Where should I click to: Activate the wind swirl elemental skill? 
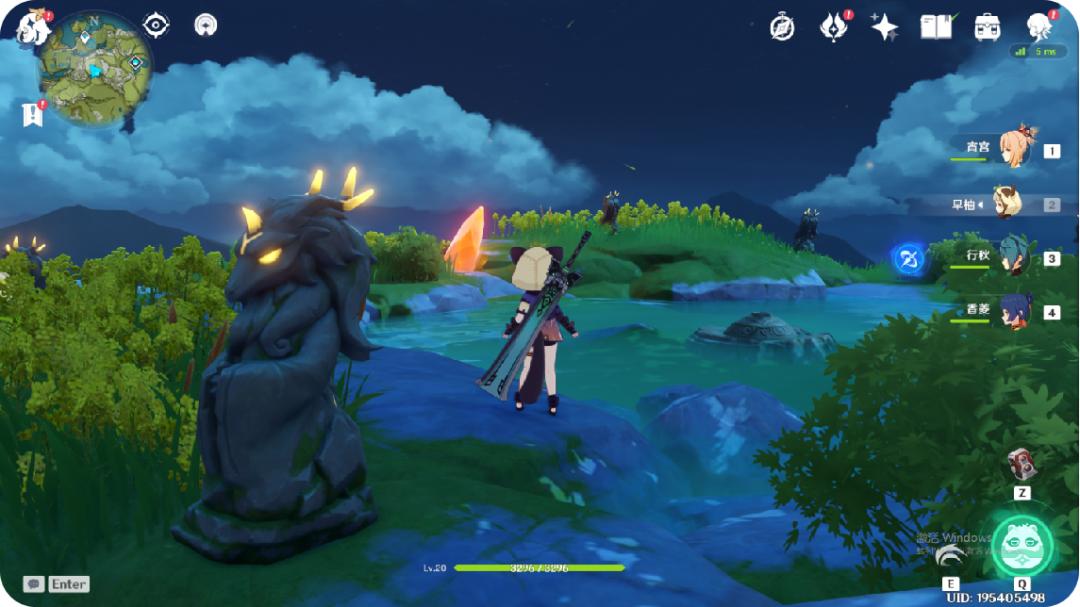(951, 551)
